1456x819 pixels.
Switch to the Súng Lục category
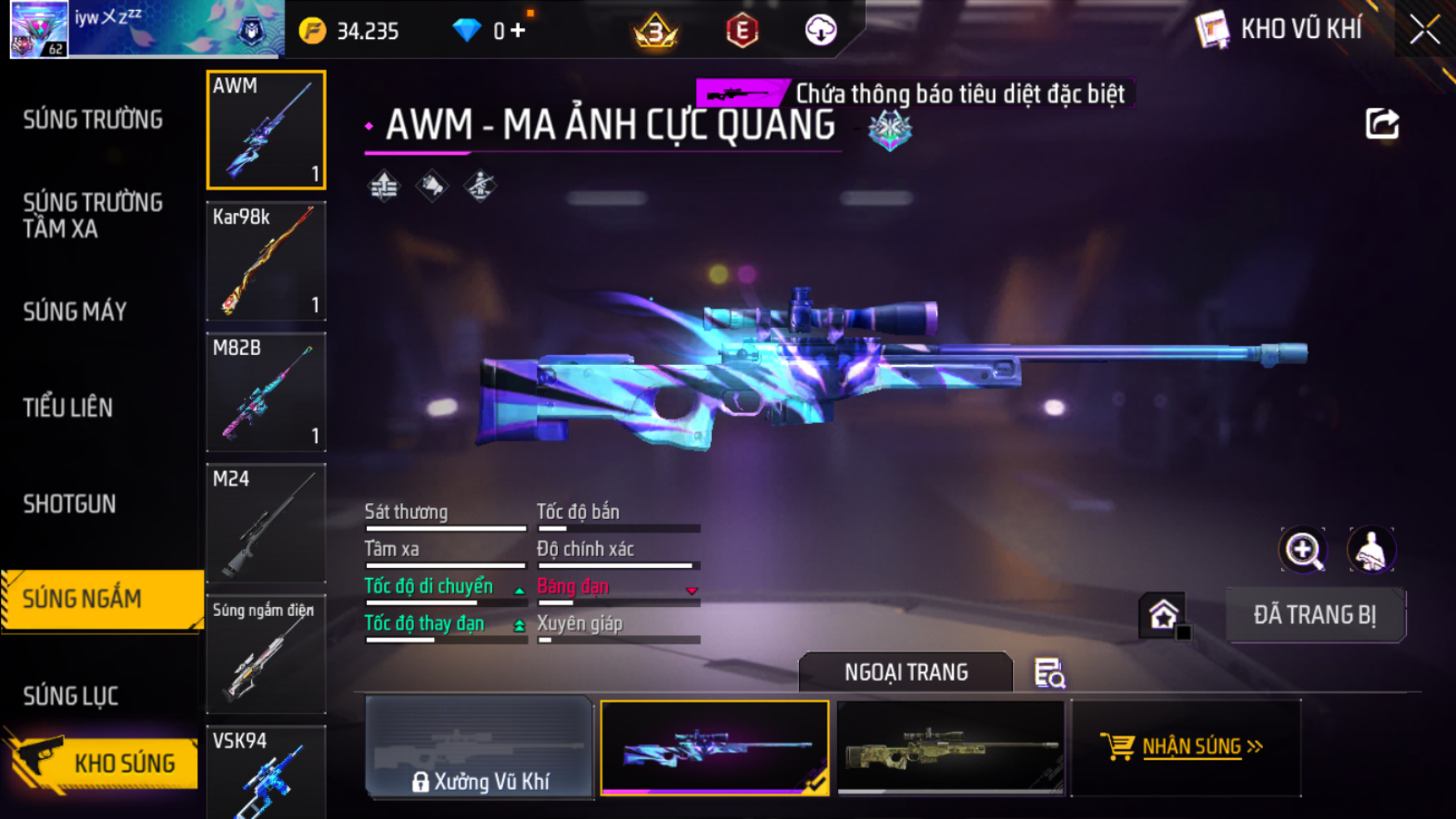(71, 696)
